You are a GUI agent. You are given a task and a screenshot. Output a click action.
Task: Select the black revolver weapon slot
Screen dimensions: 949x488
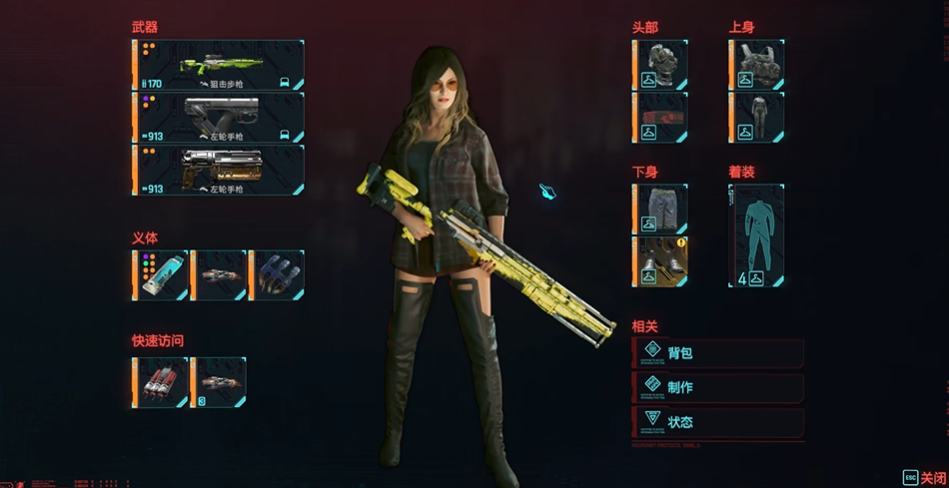point(219,117)
